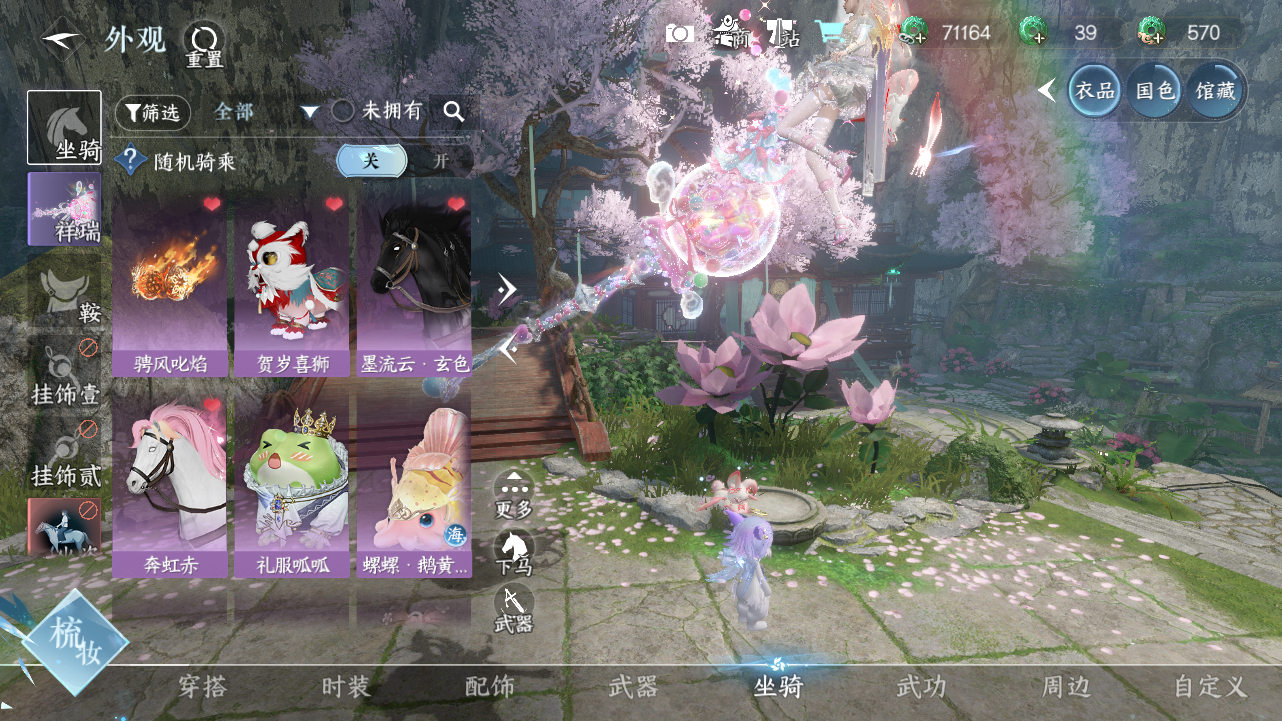
Task: Go back using the top-left arrow
Action: (x=62, y=39)
